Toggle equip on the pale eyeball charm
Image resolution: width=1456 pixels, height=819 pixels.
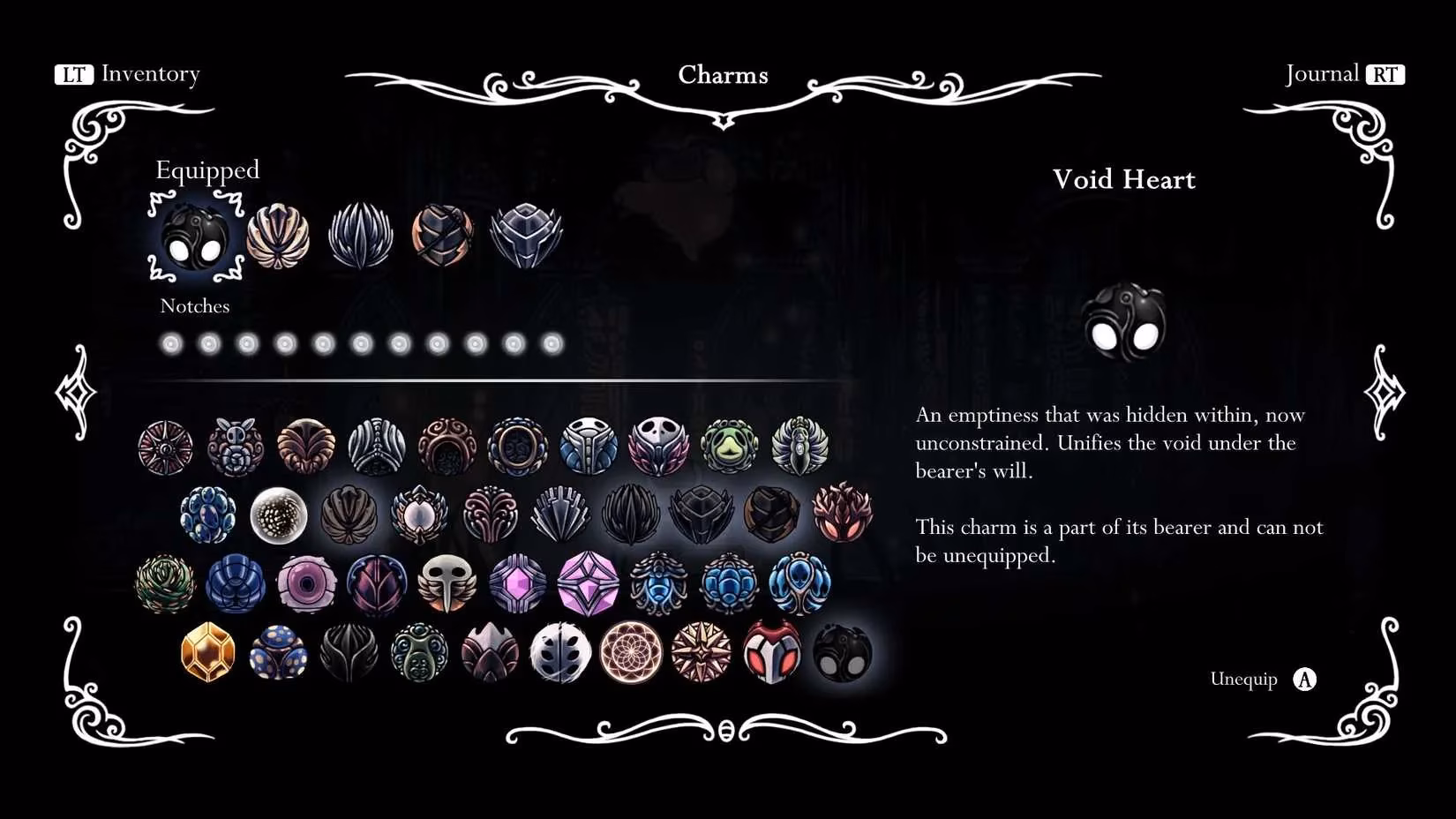[x=305, y=582]
